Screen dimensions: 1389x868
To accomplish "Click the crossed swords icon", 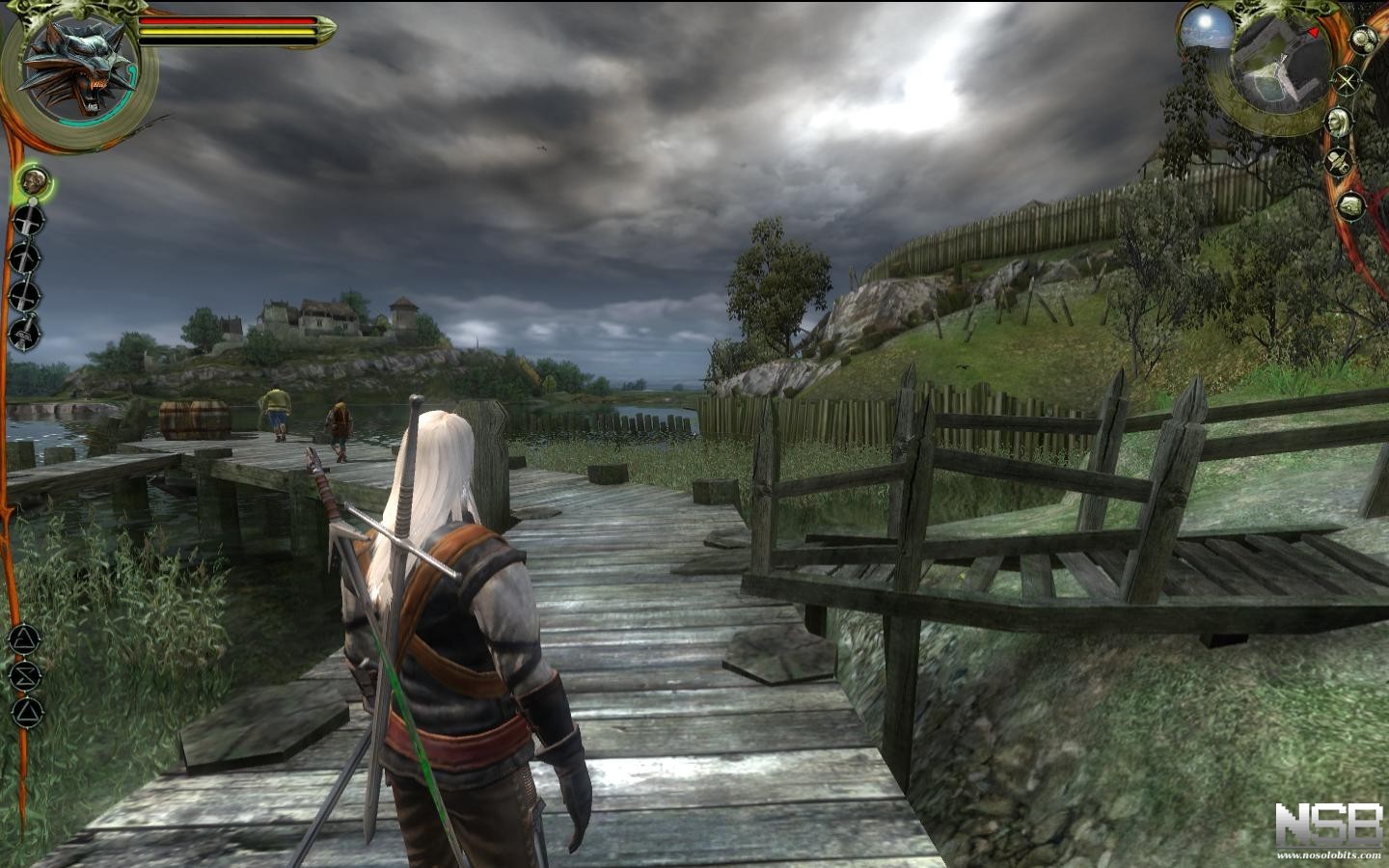I will [1347, 81].
